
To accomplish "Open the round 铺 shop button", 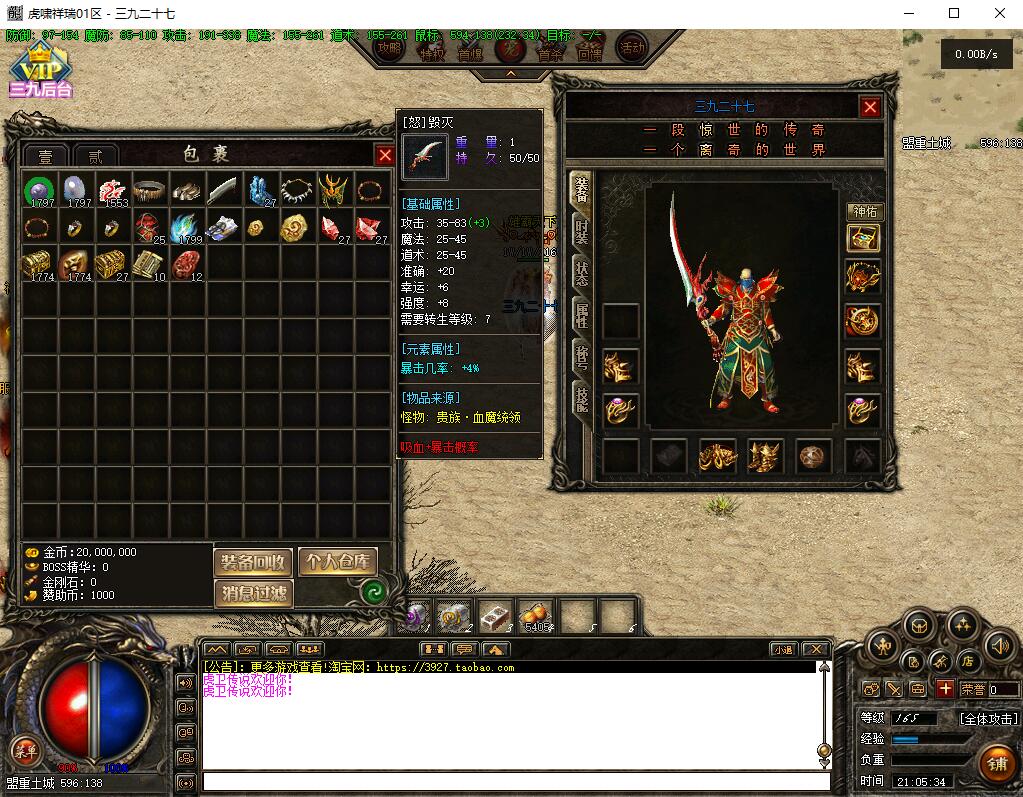I will [996, 764].
